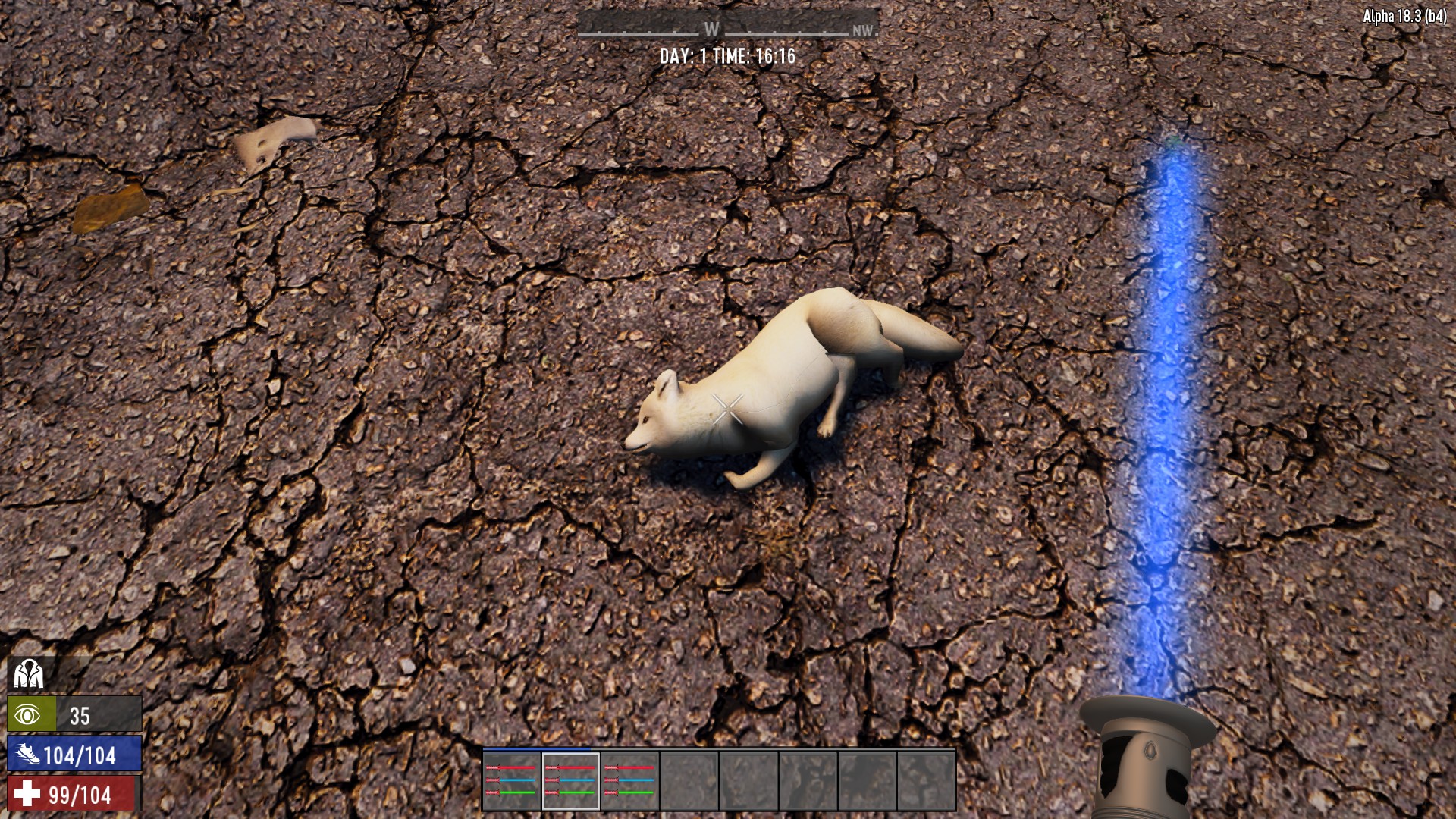This screenshot has height=819, width=1456.
Task: Select the white-outlined lightsaber hotbar slot
Action: click(x=570, y=781)
